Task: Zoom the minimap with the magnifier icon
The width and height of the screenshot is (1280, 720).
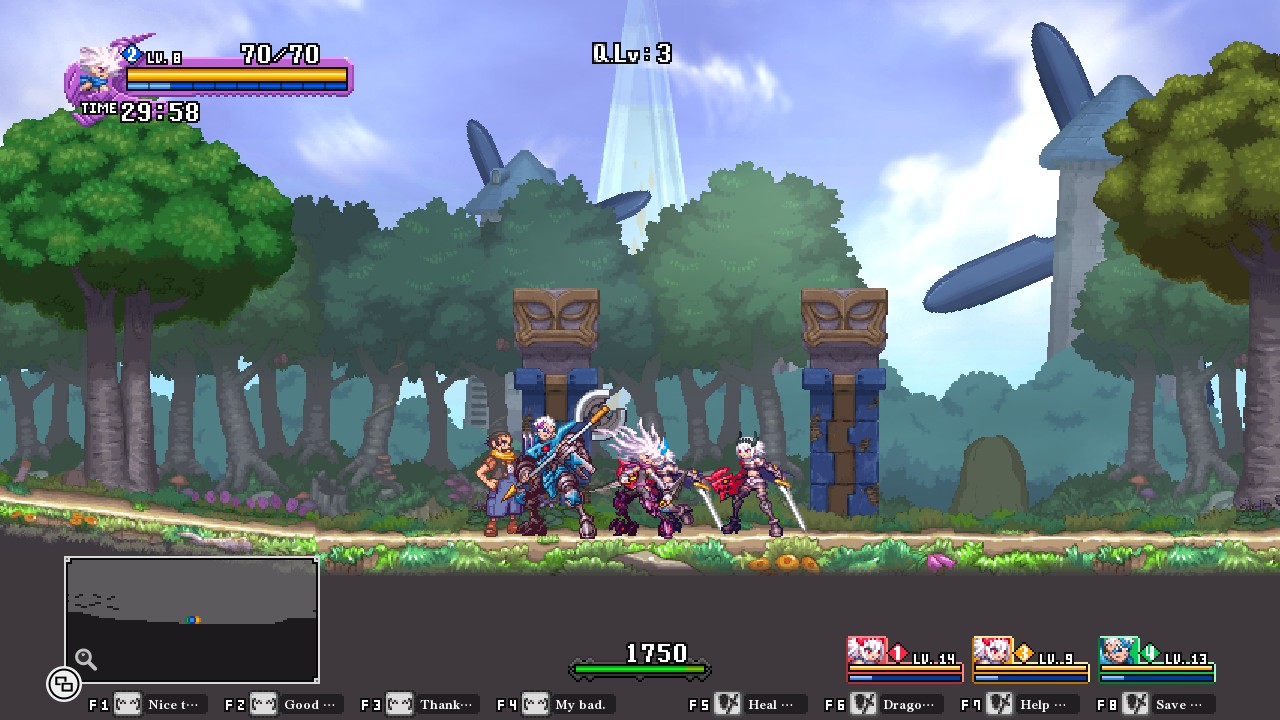Action: pyautogui.click(x=86, y=659)
